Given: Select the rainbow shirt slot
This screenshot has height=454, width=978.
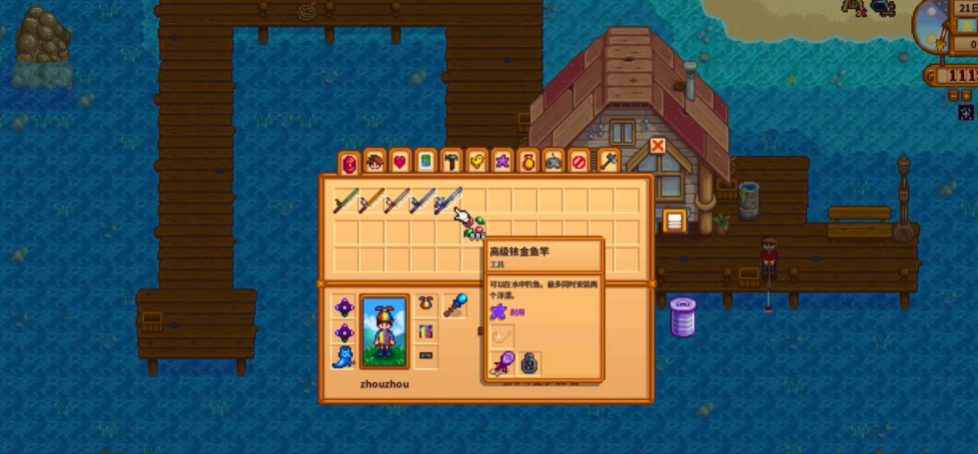Looking at the screenshot, I should (426, 330).
